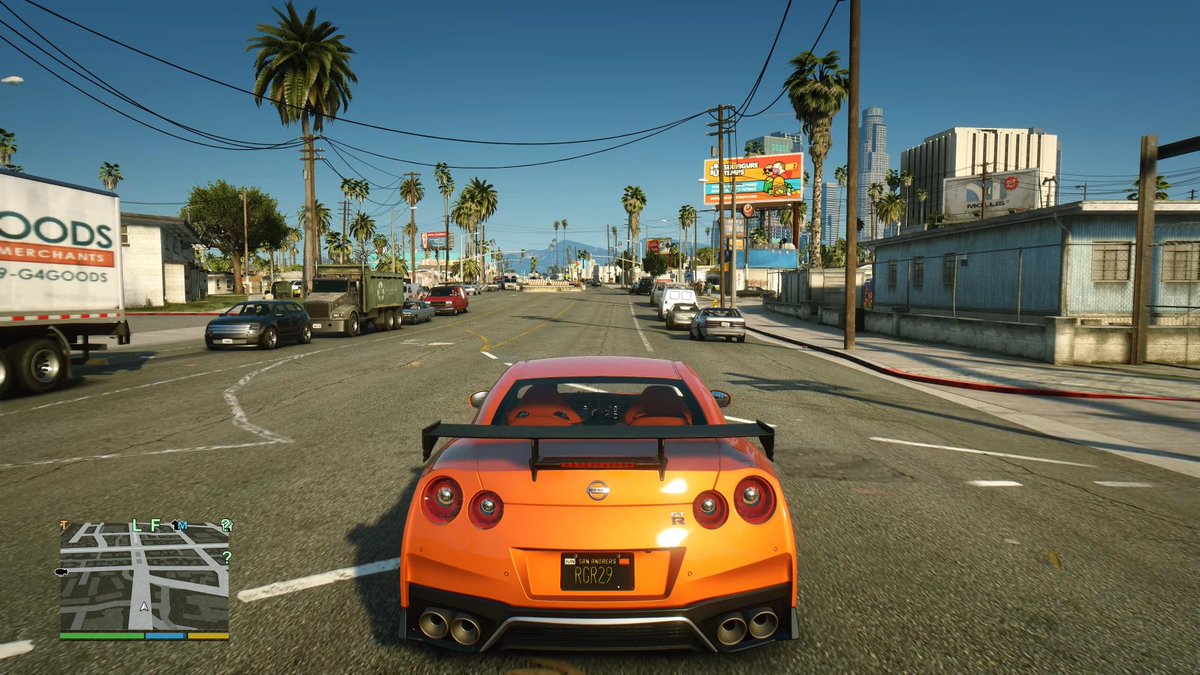Click the blue M marker on minimap
This screenshot has width=1200, height=675.
pyautogui.click(x=181, y=525)
